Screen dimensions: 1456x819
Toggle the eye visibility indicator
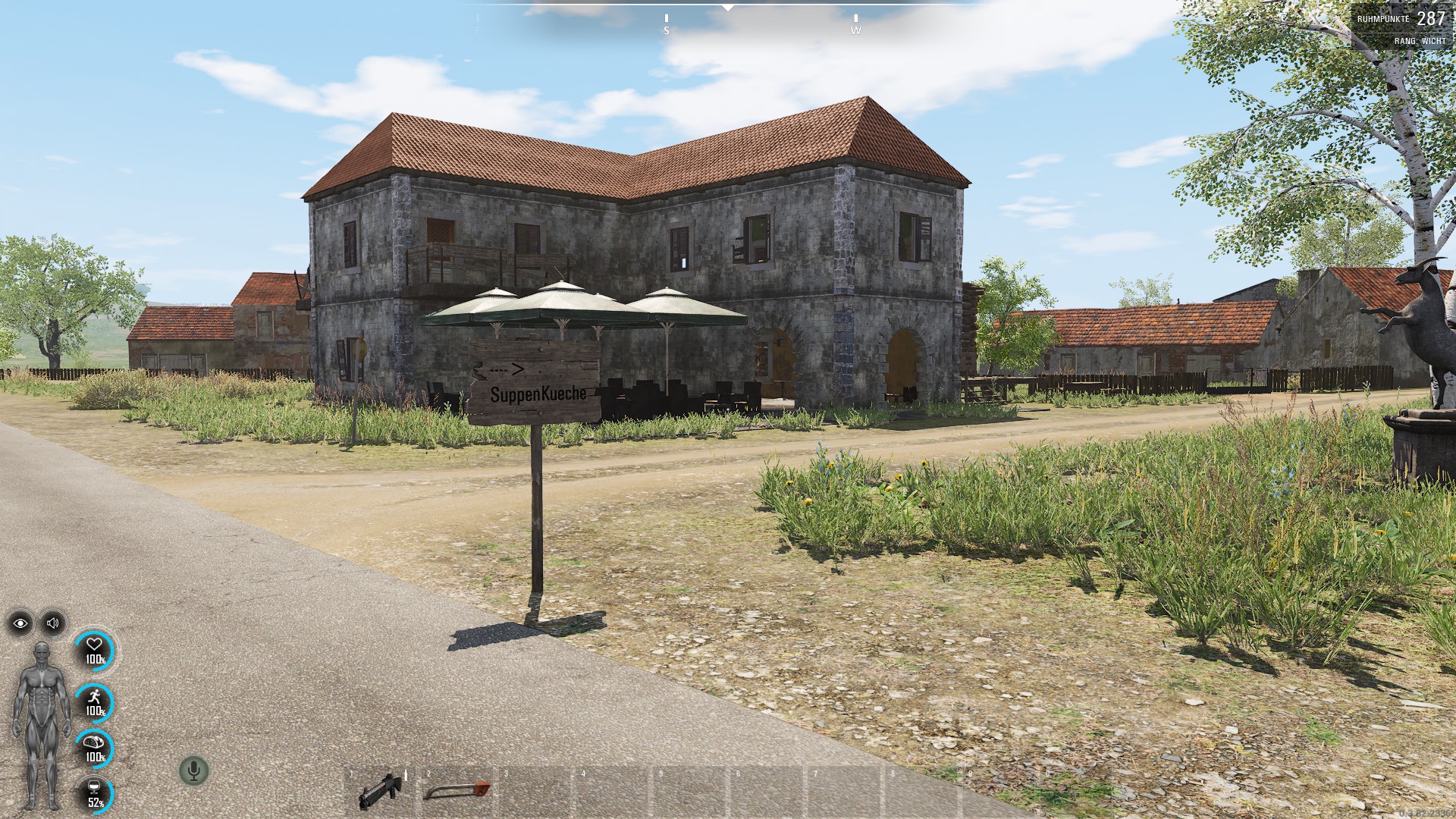(x=20, y=623)
